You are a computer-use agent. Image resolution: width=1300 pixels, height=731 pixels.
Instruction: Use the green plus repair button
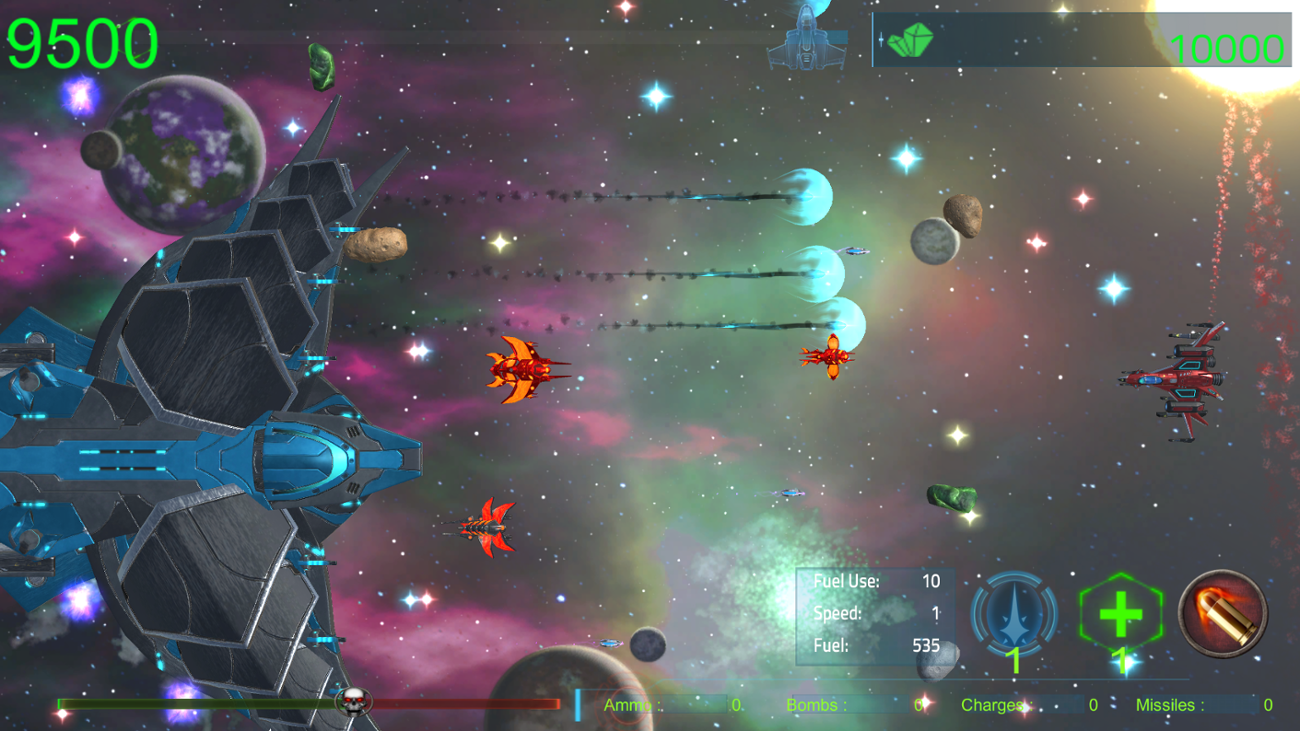(1120, 614)
